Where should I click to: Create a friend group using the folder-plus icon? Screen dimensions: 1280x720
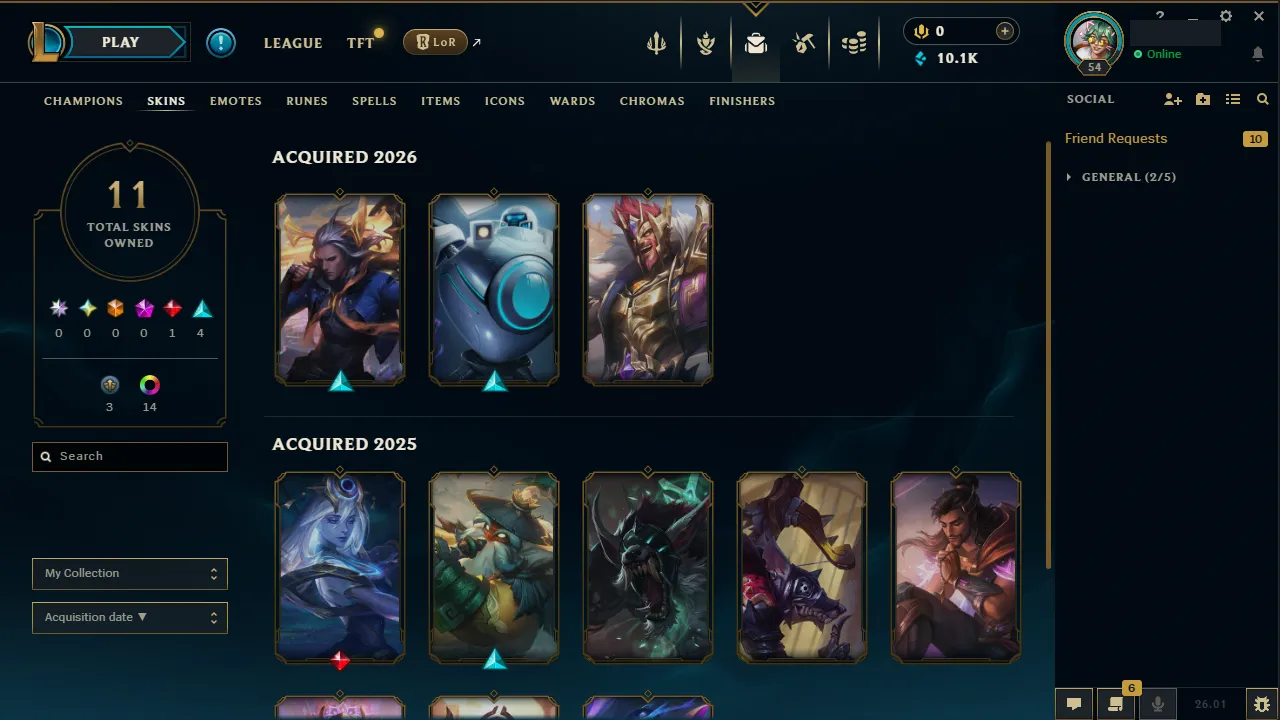[1202, 99]
